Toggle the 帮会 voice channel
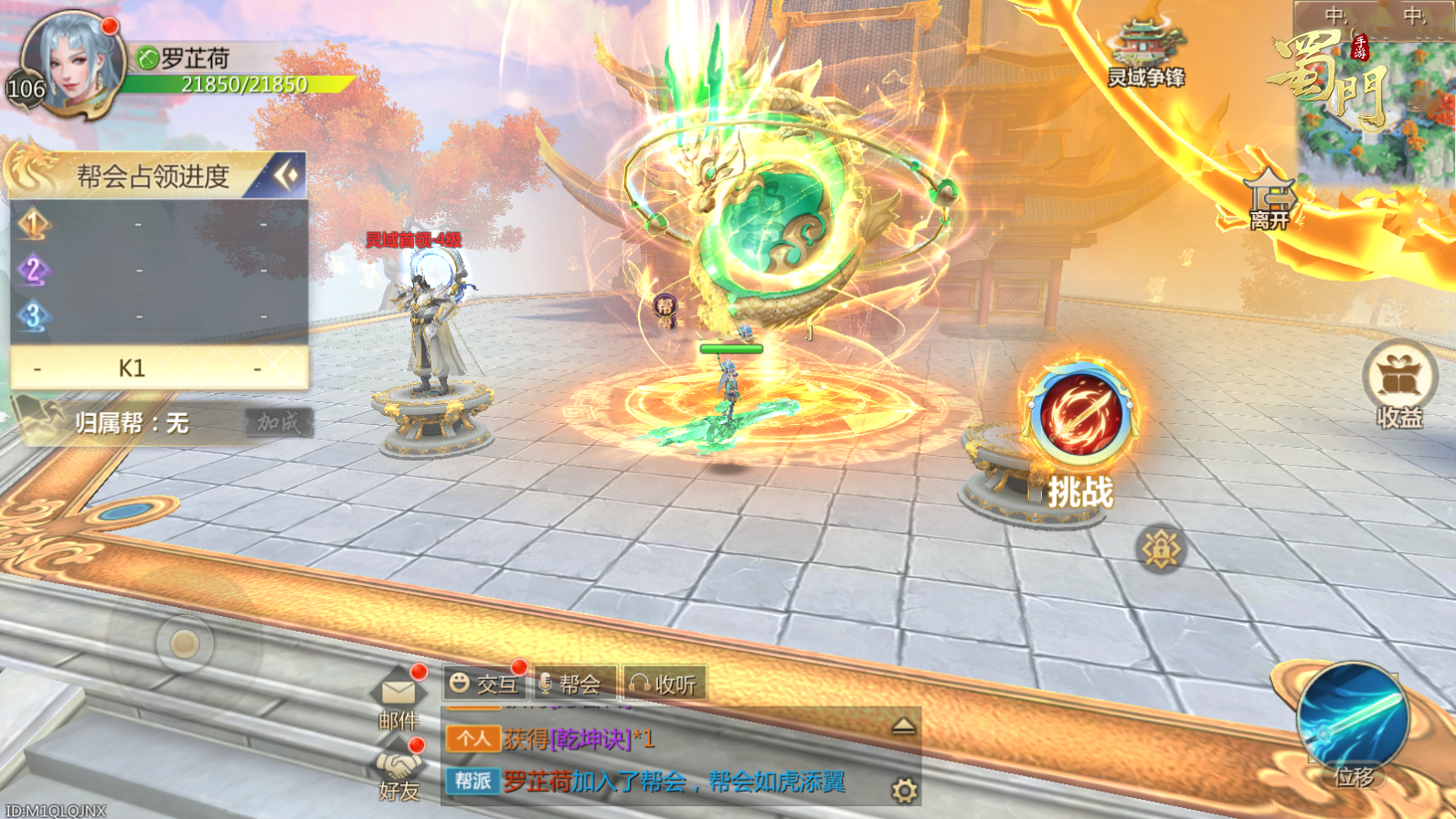1456x819 pixels. 572,684
